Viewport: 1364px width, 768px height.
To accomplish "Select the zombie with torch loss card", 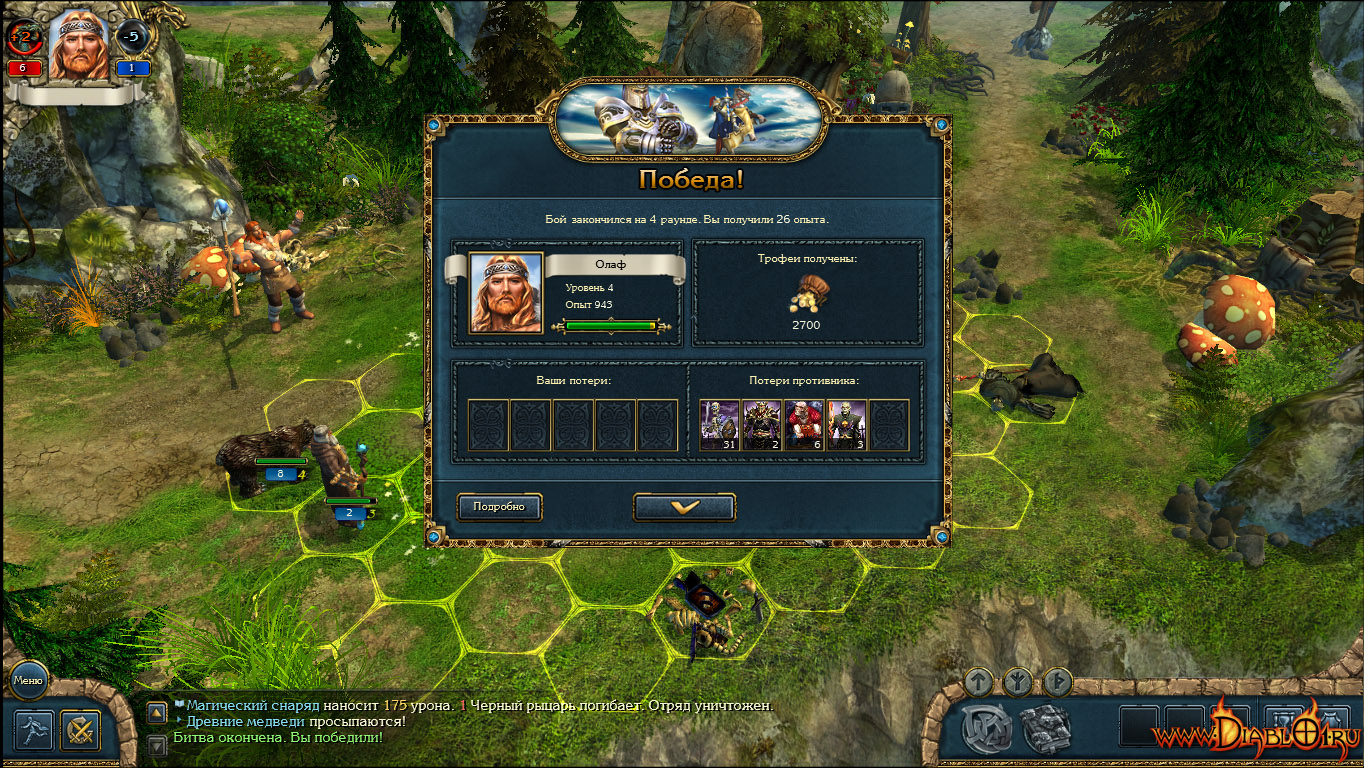I will (x=846, y=425).
